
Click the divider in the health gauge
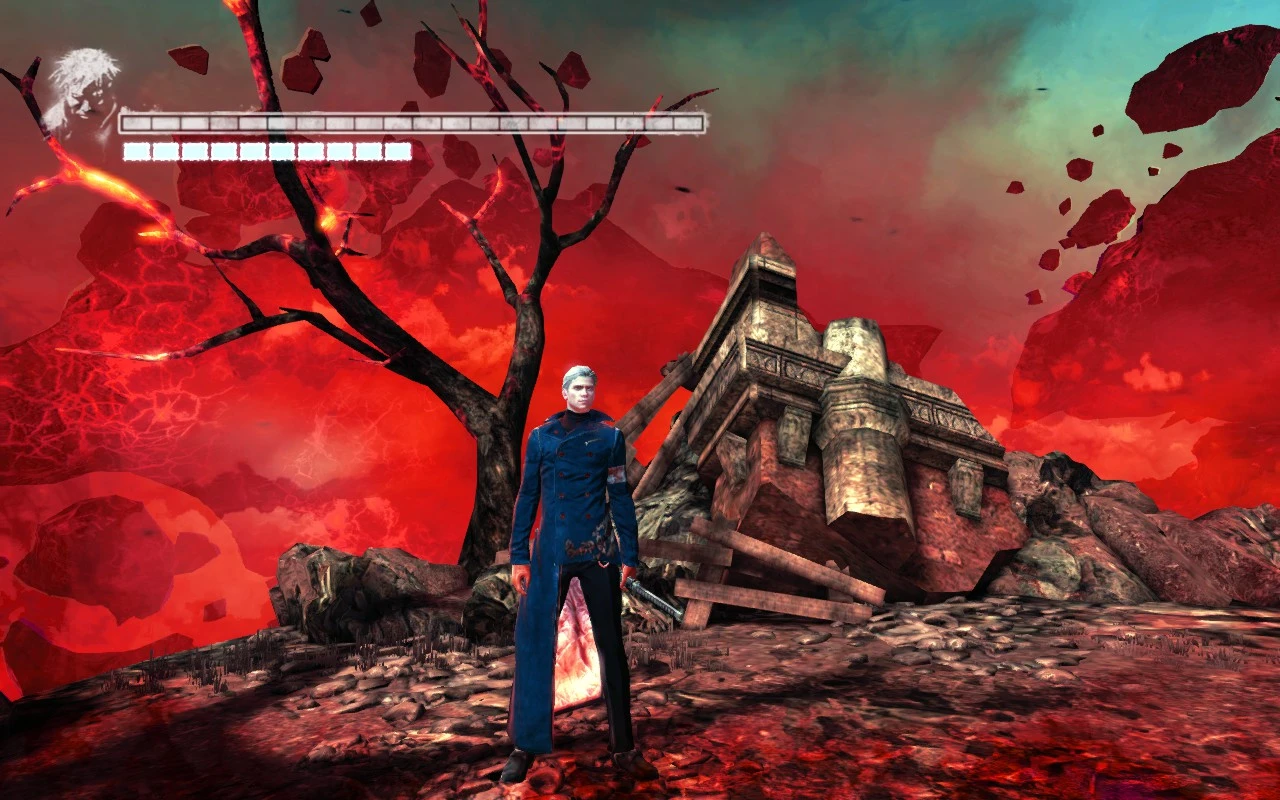410,122
